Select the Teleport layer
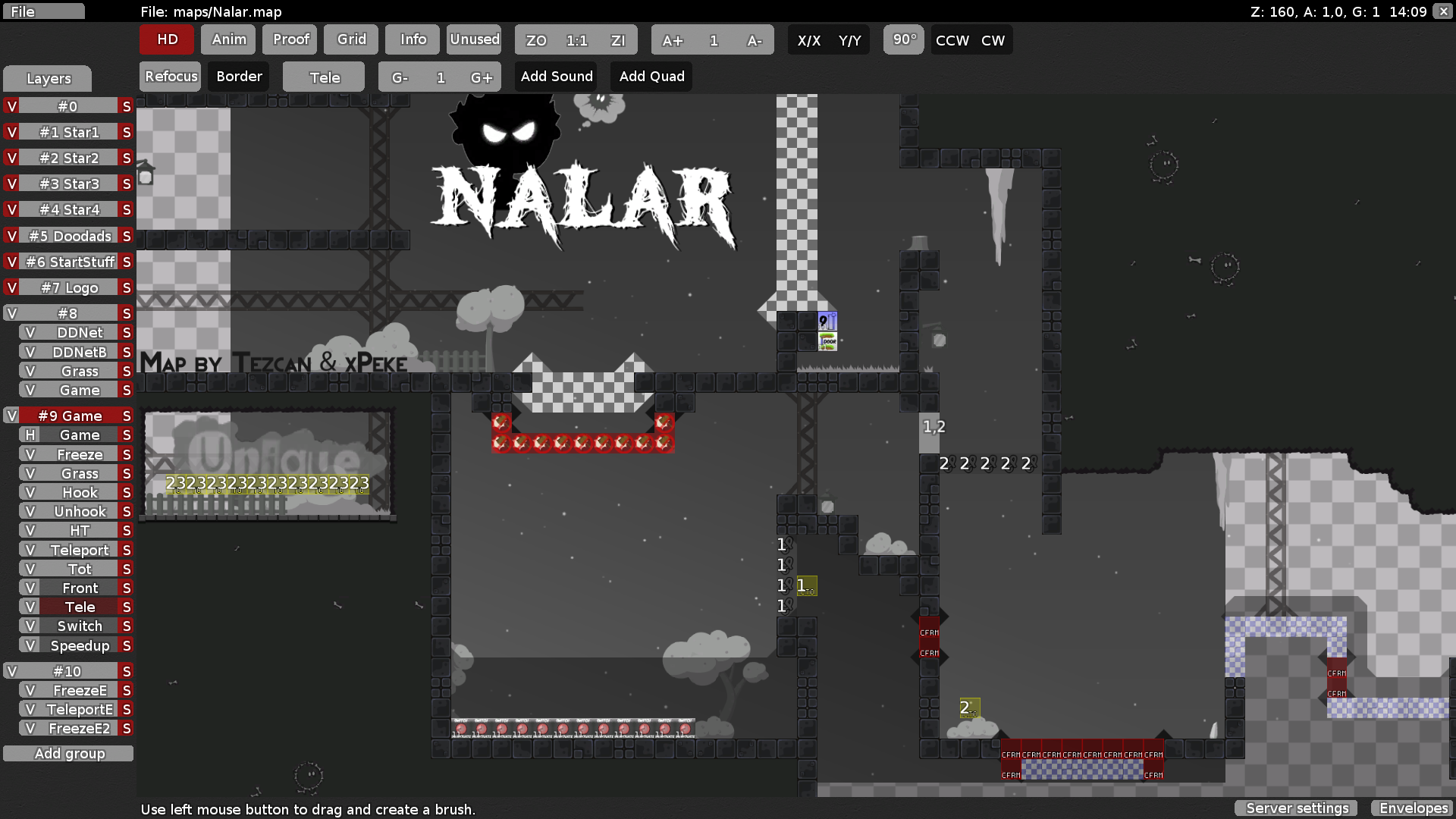1456x819 pixels. (x=78, y=549)
